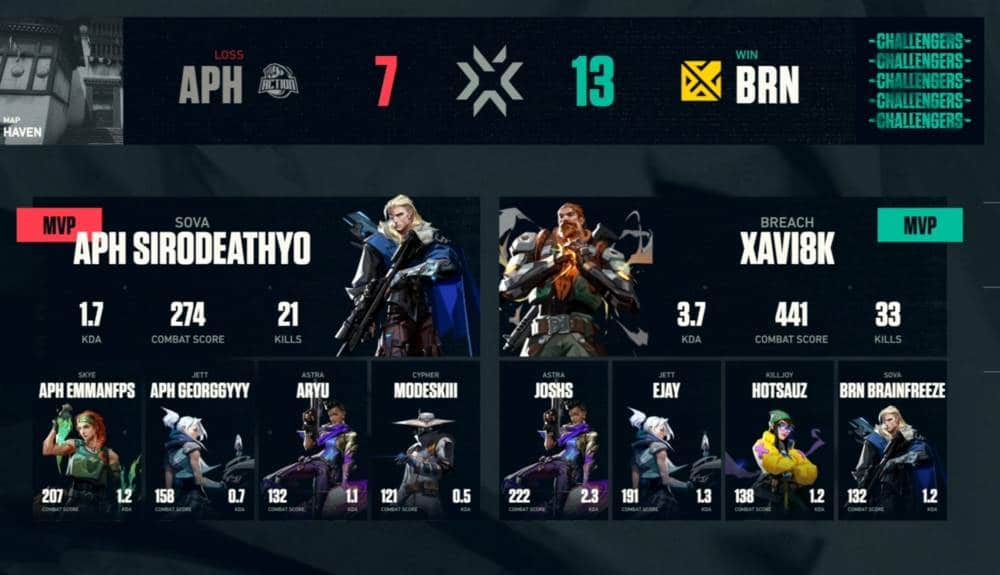This screenshot has height=575, width=1000.
Task: Open the APH SIRODEATHYO MVP panel
Action: click(255, 277)
